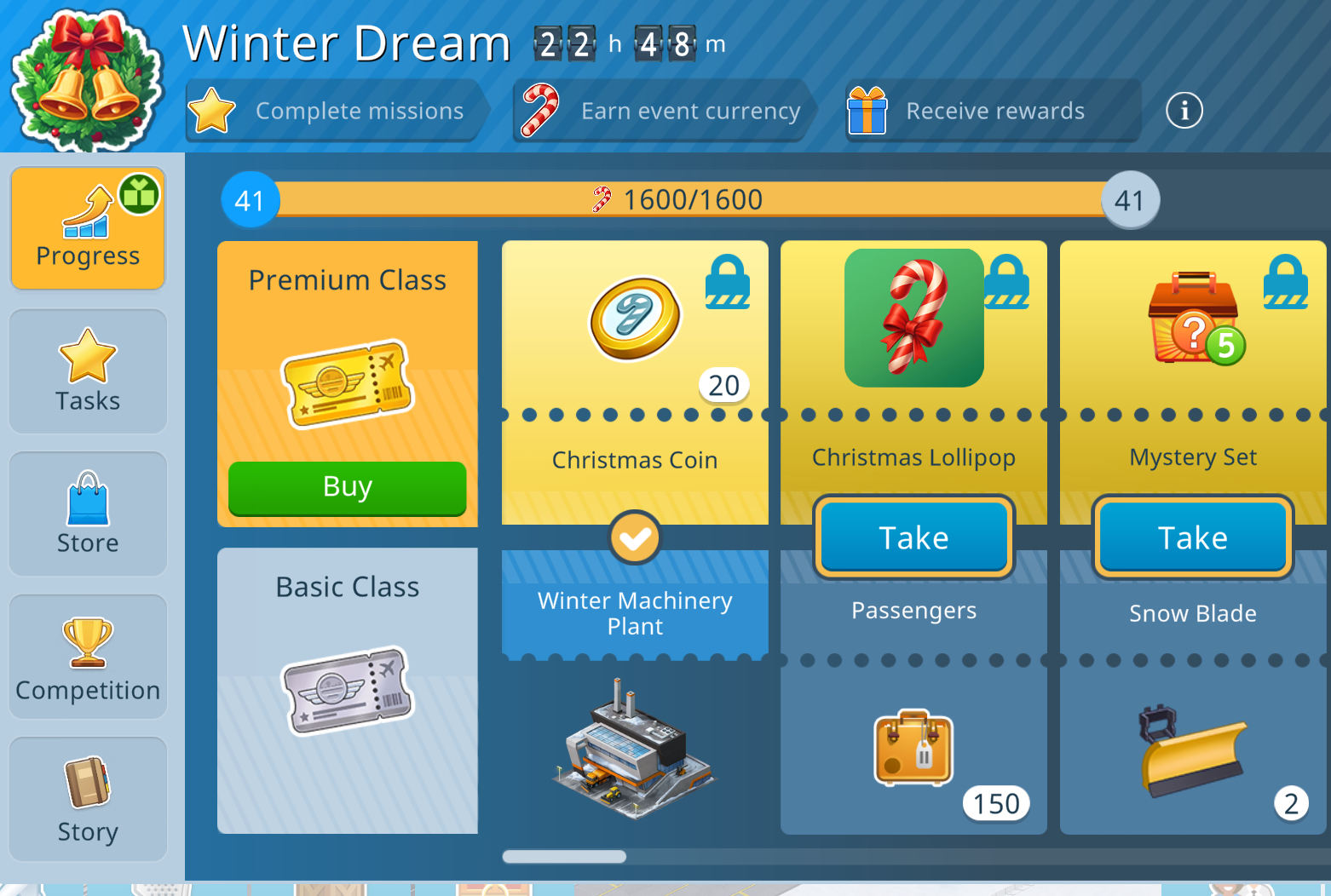Tap the Passengers suitcase icon
This screenshot has height=896, width=1331.
(913, 748)
